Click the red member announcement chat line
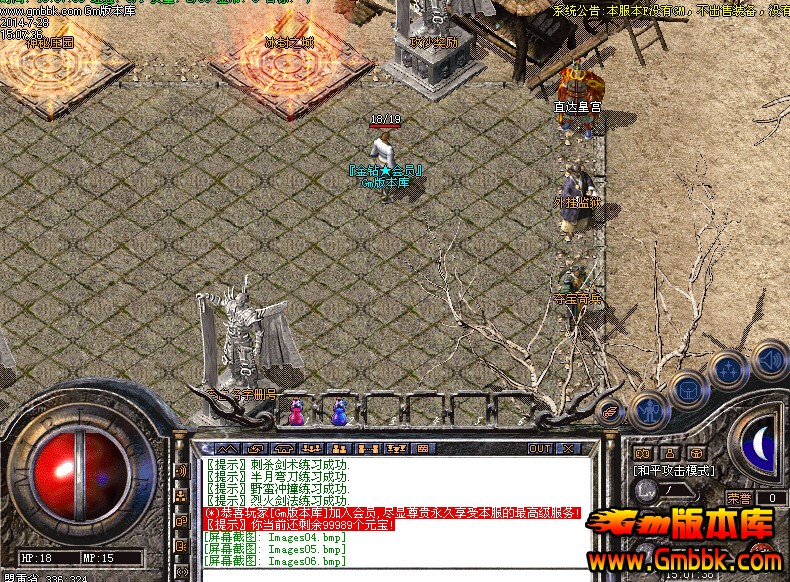790x582 pixels. pos(392,512)
